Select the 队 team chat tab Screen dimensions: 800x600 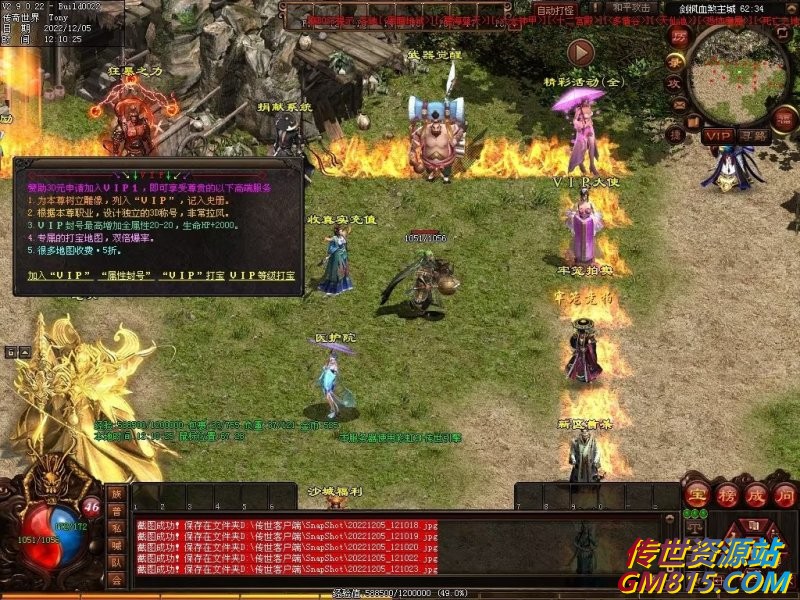click(117, 562)
